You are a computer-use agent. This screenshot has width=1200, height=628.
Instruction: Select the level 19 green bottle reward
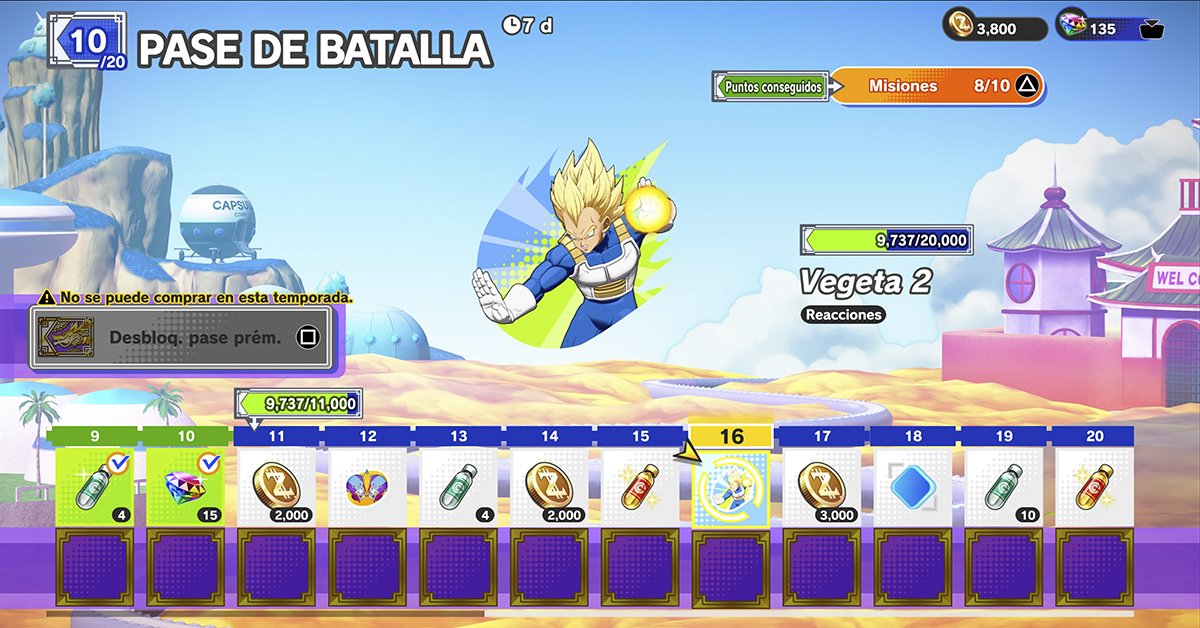1004,487
